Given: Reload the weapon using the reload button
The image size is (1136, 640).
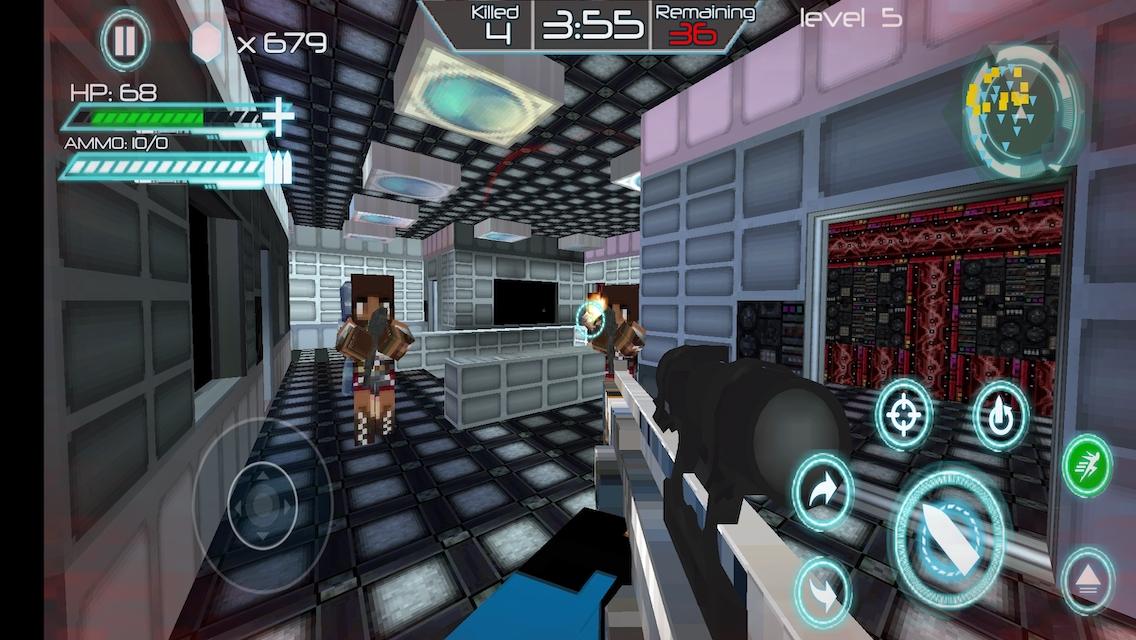Looking at the screenshot, I should pos(1000,415).
